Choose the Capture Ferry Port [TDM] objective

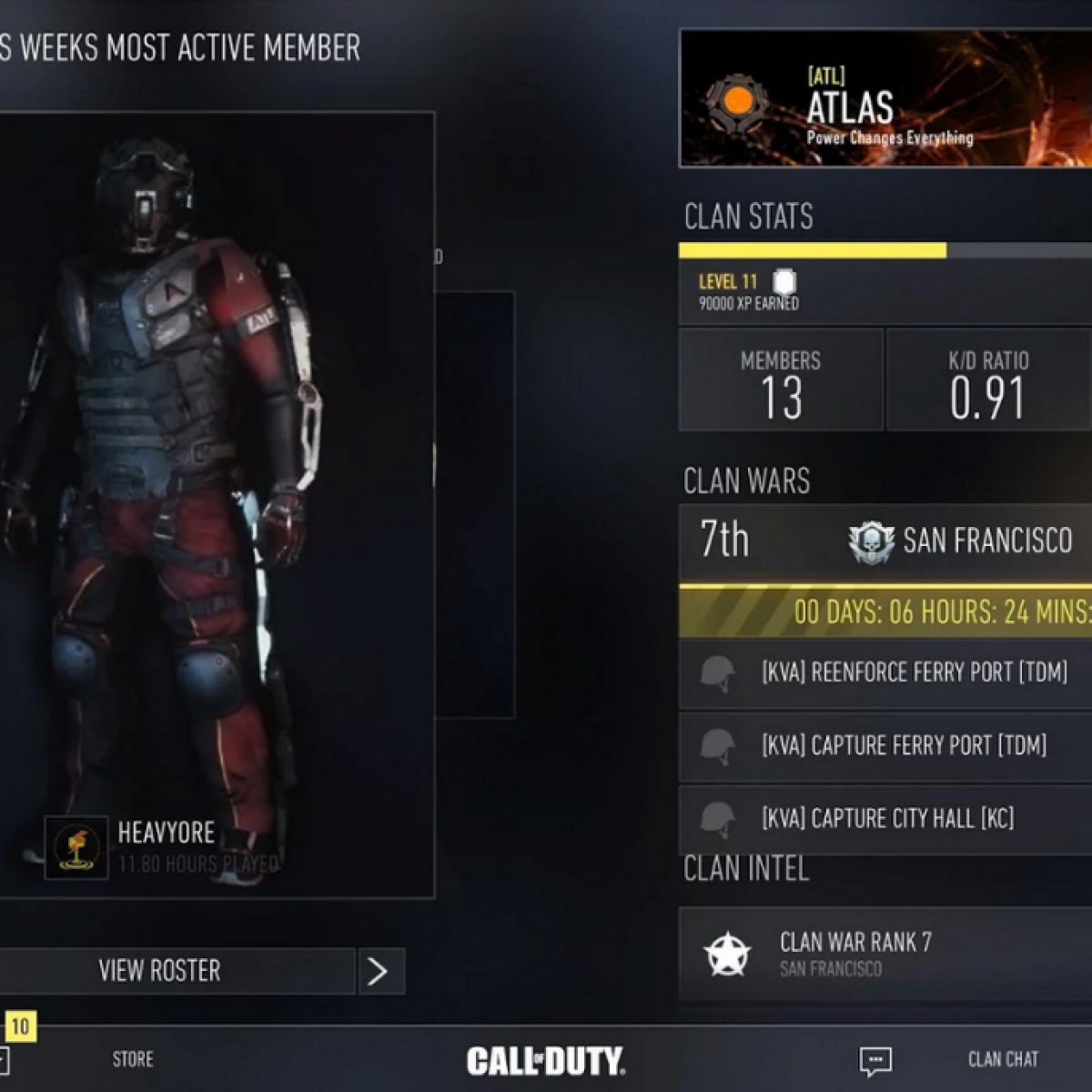tap(885, 746)
